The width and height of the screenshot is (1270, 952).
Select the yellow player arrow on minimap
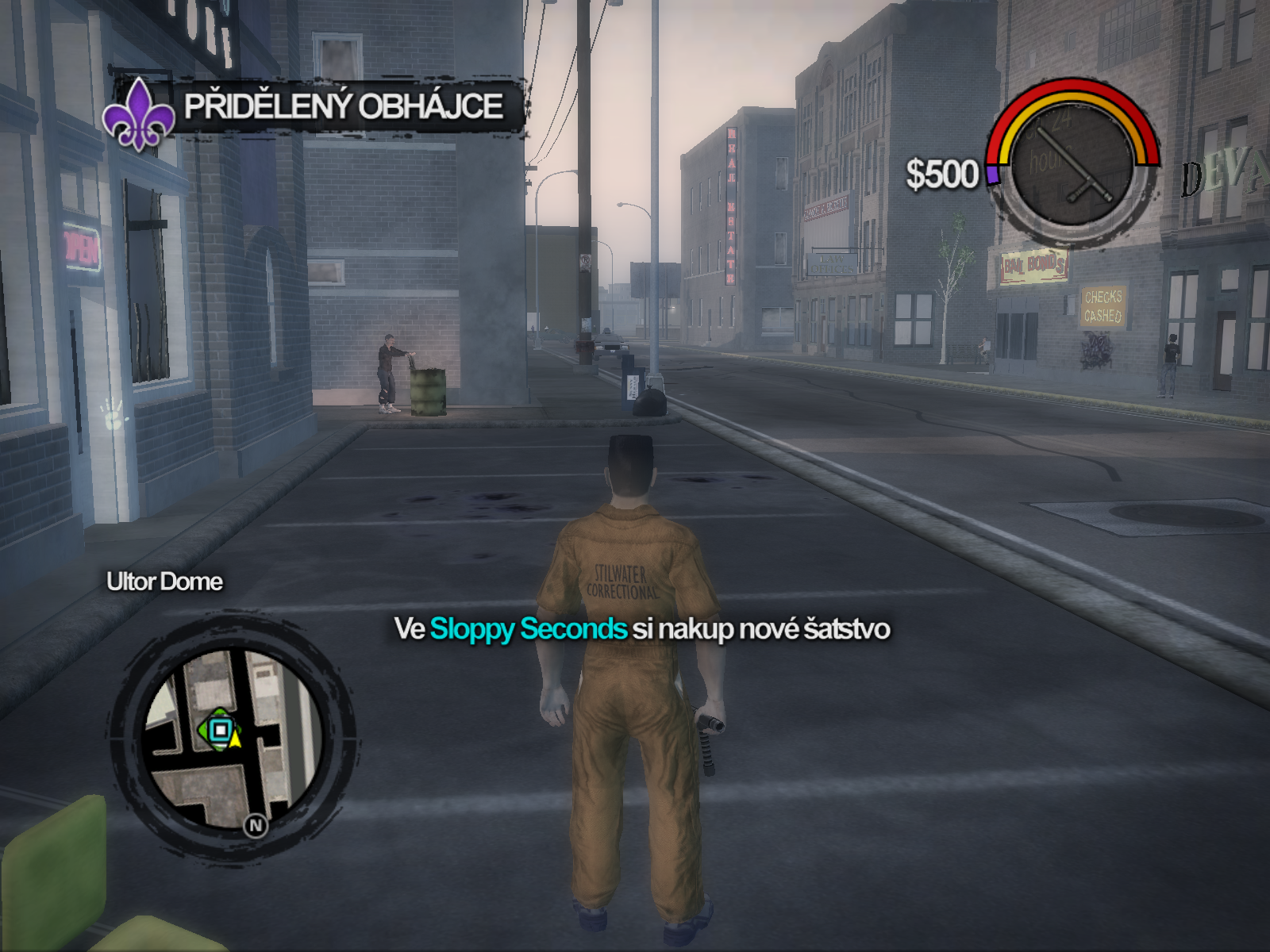click(x=236, y=739)
